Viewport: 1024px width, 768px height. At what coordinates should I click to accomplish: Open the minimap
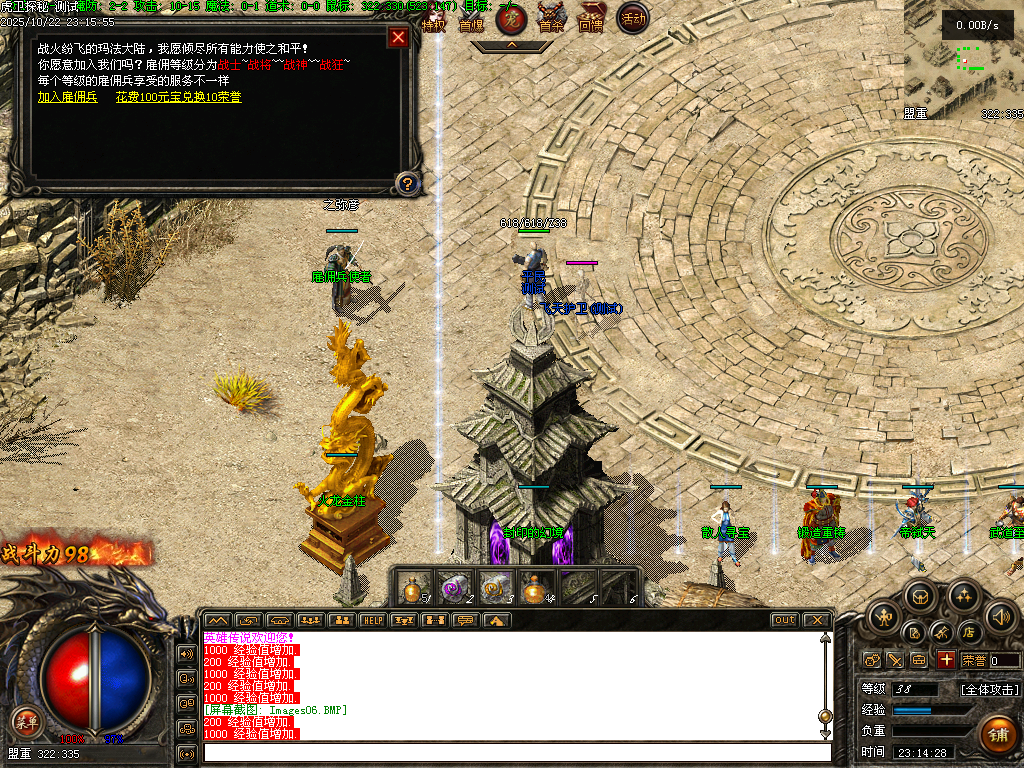point(964,60)
